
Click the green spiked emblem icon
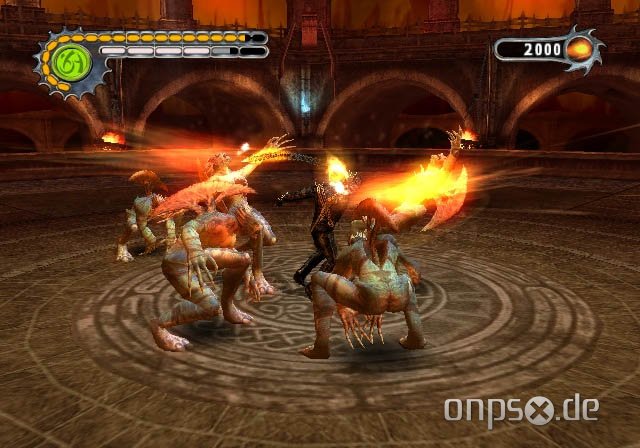pyautogui.click(x=72, y=63)
